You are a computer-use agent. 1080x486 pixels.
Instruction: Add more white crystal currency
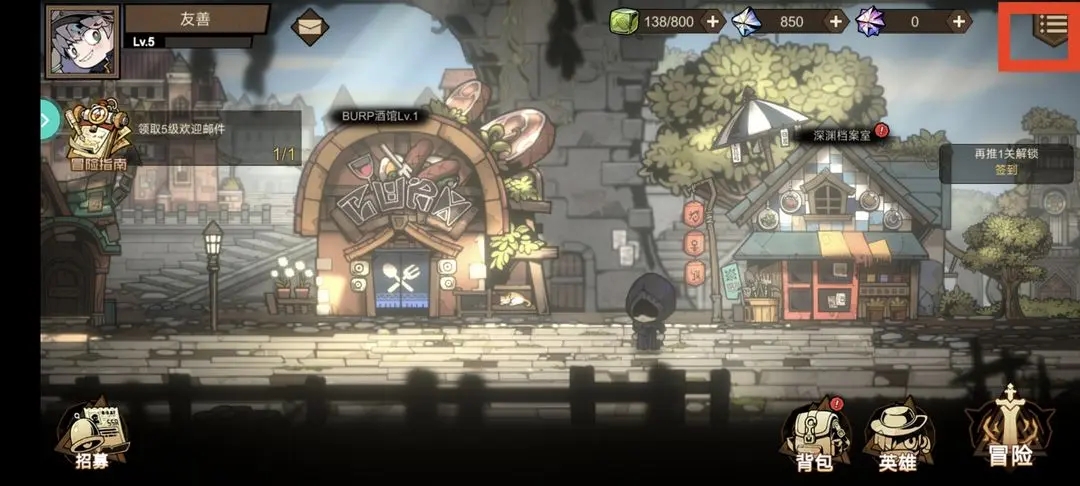(x=837, y=21)
